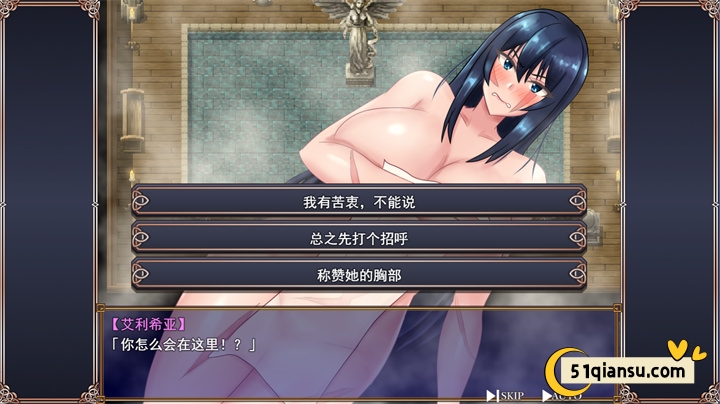Choose the reply 我有苦衷，不能说
This screenshot has height=404, width=720.
[x=358, y=201]
